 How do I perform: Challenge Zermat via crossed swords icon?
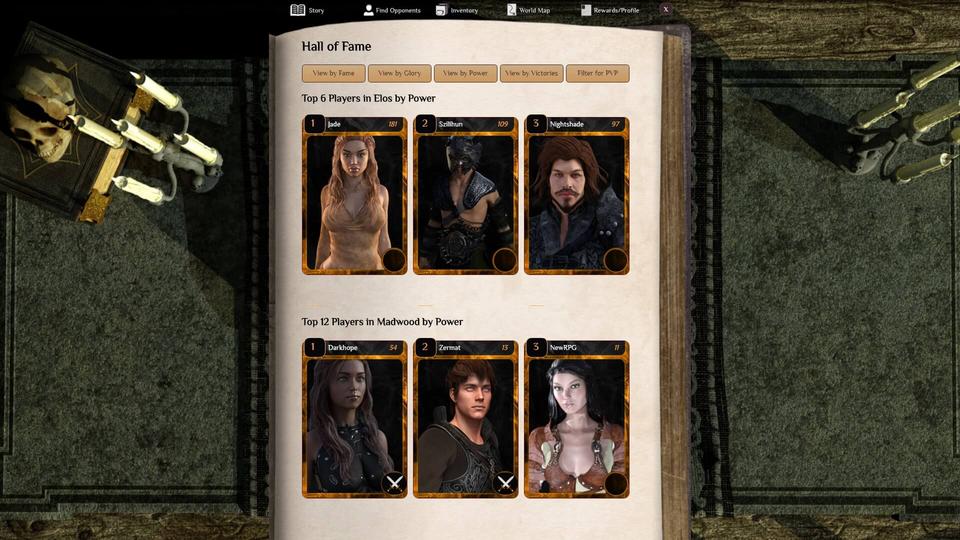pos(505,484)
